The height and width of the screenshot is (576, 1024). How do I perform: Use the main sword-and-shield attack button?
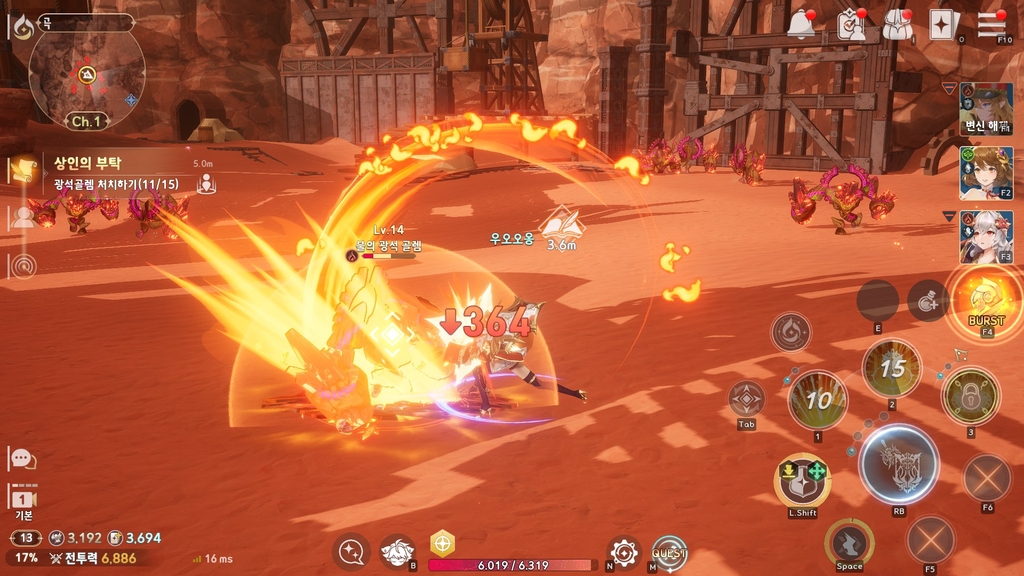coord(898,464)
